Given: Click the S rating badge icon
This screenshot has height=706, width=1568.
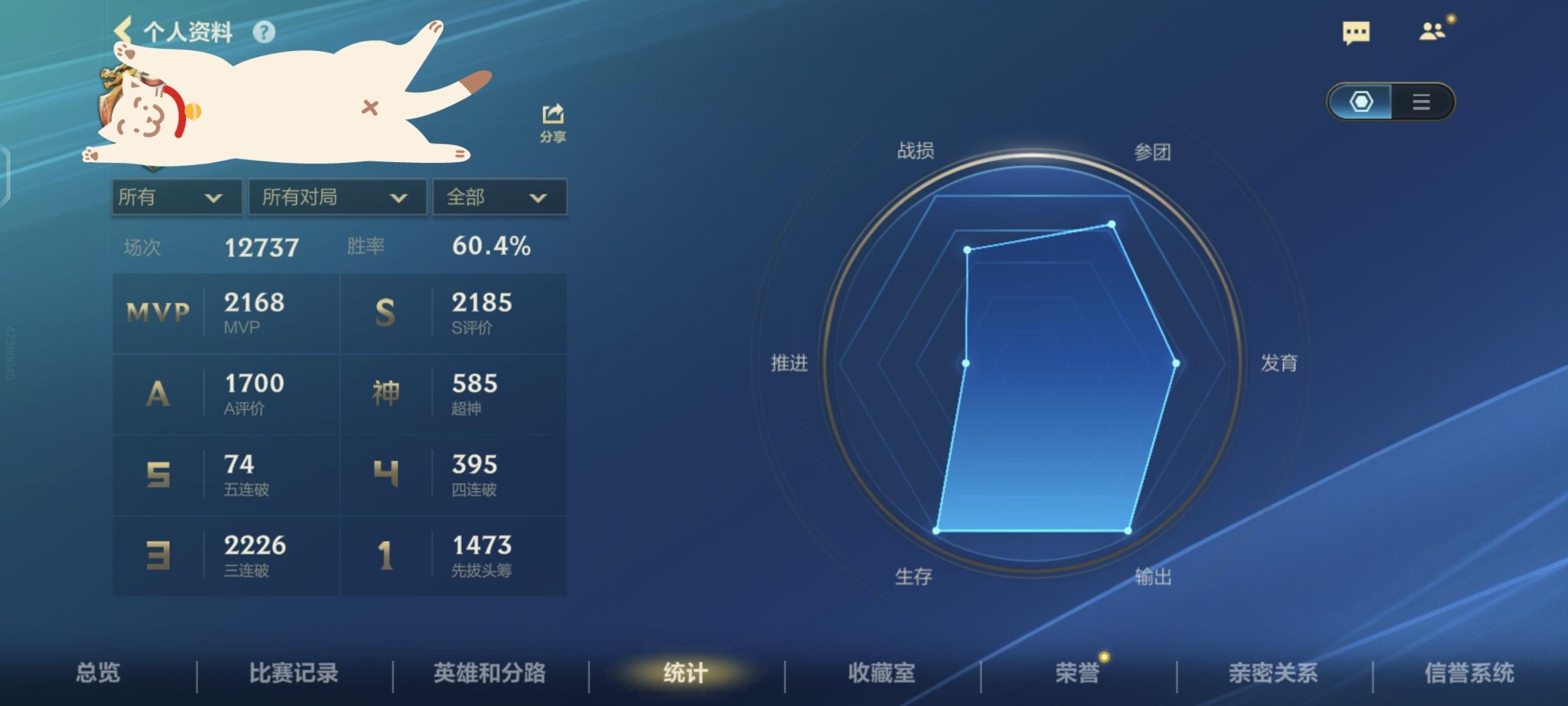Looking at the screenshot, I should coord(385,312).
